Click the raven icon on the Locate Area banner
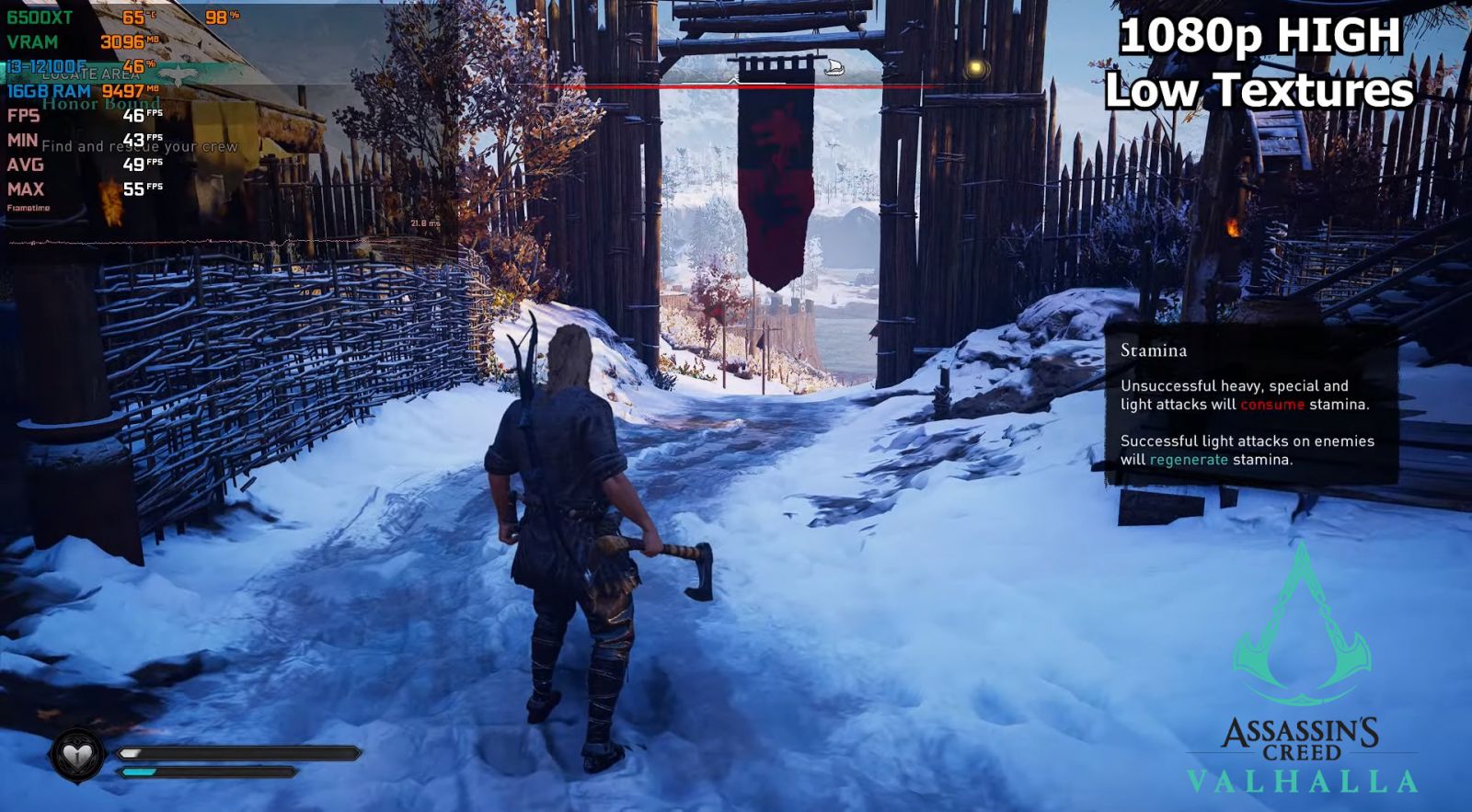 coord(175,74)
